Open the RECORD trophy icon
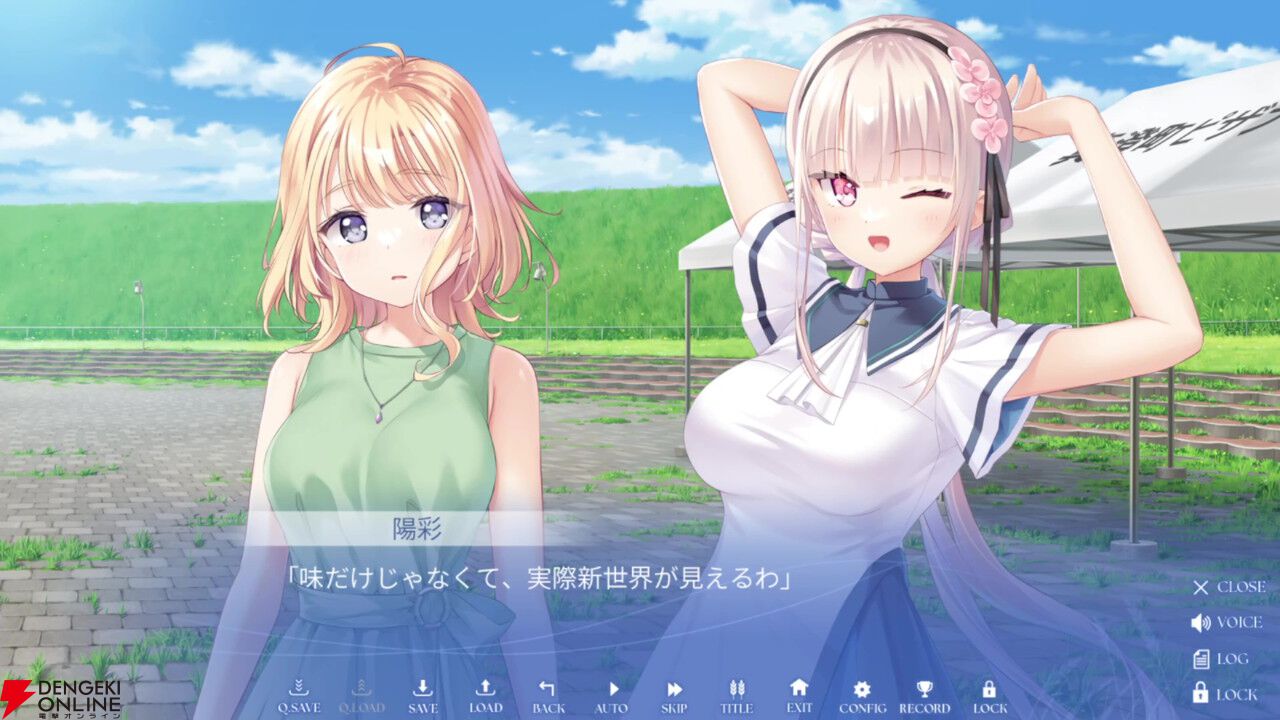This screenshot has height=720, width=1280. (925, 688)
